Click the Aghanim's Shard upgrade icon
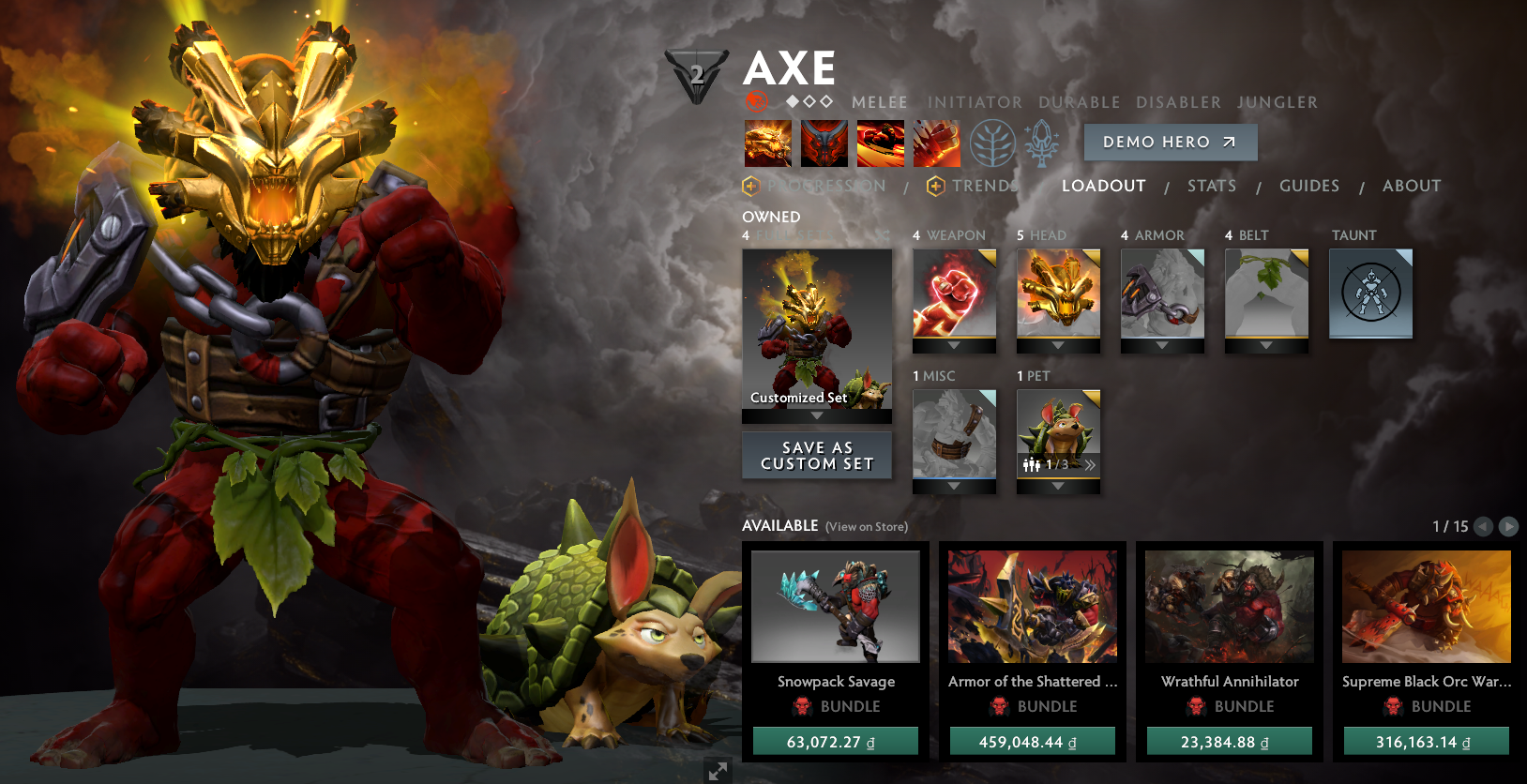 point(1039,143)
